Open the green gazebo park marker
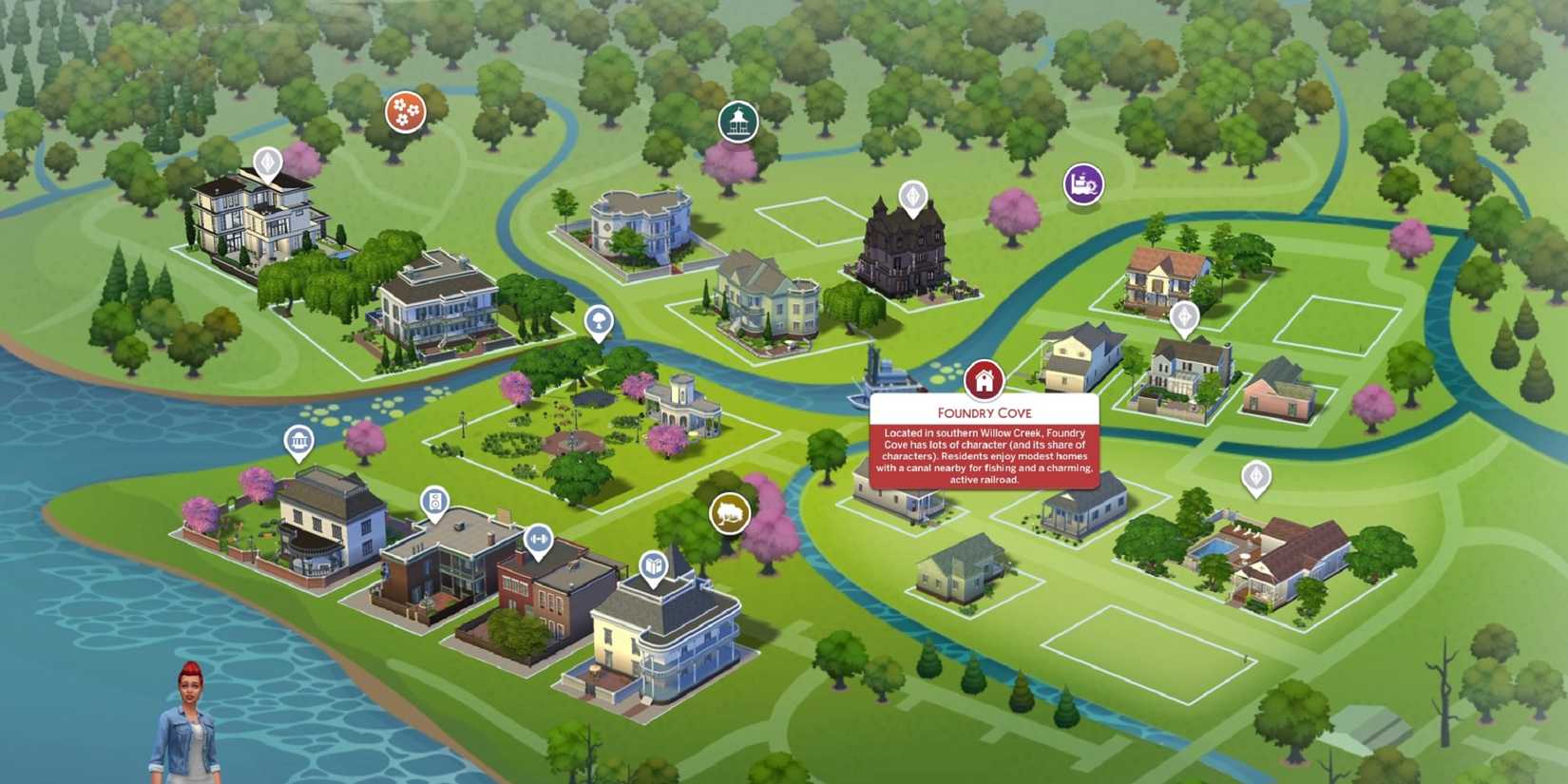The height and width of the screenshot is (784, 1568). (738, 121)
